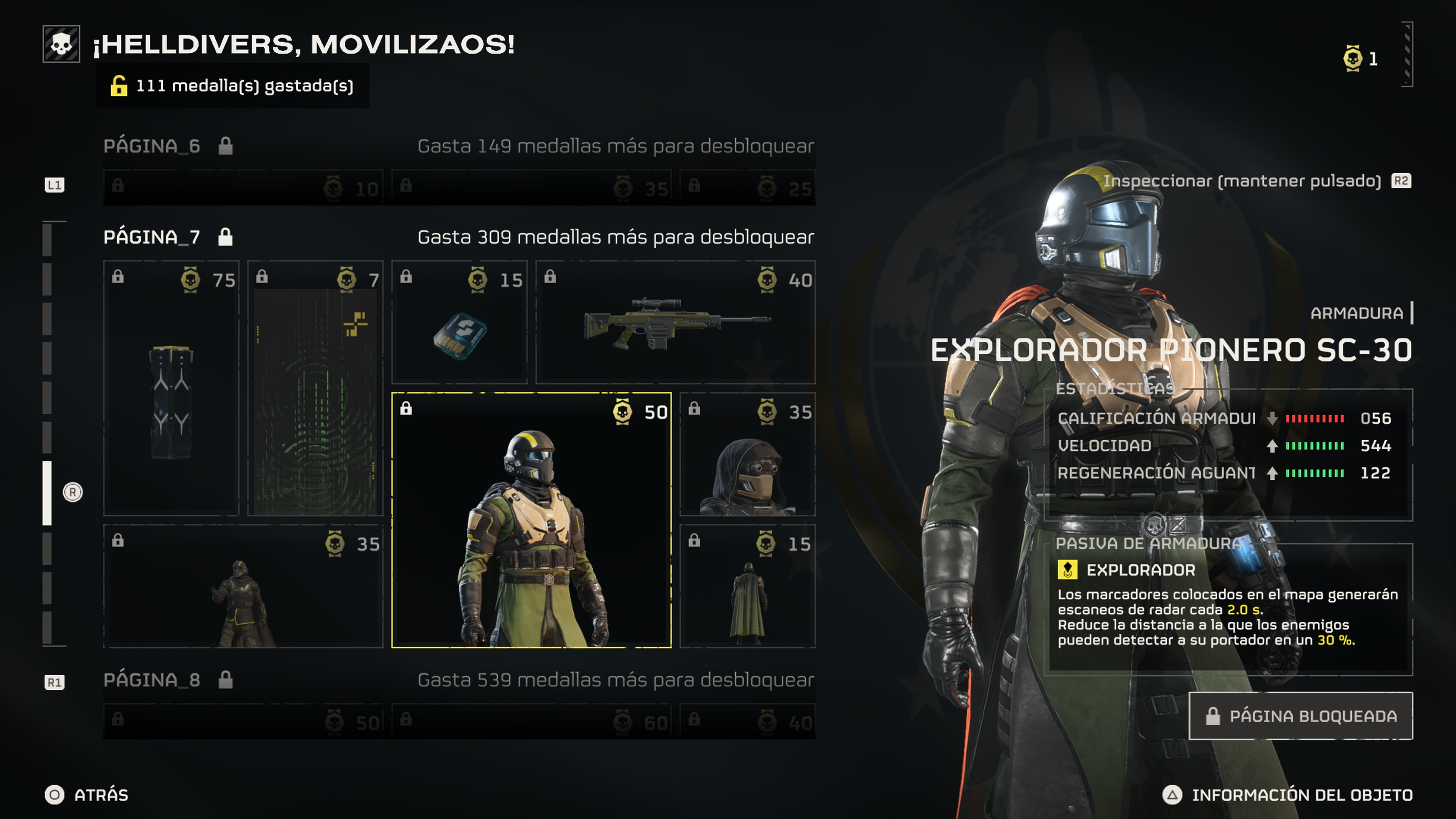The image size is (1456, 819).
Task: Select the blue Super Credits item
Action: tap(459, 322)
